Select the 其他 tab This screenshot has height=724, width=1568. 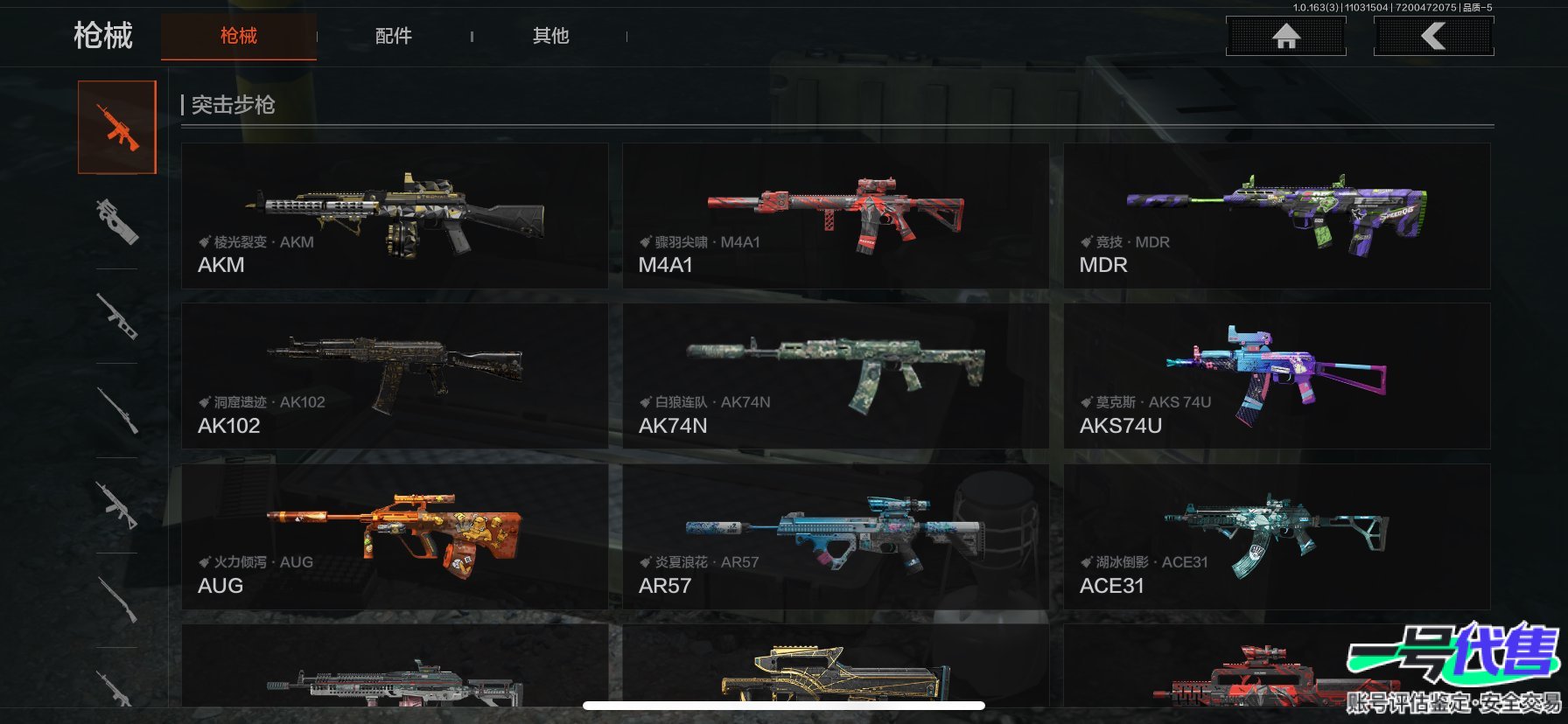tap(550, 36)
